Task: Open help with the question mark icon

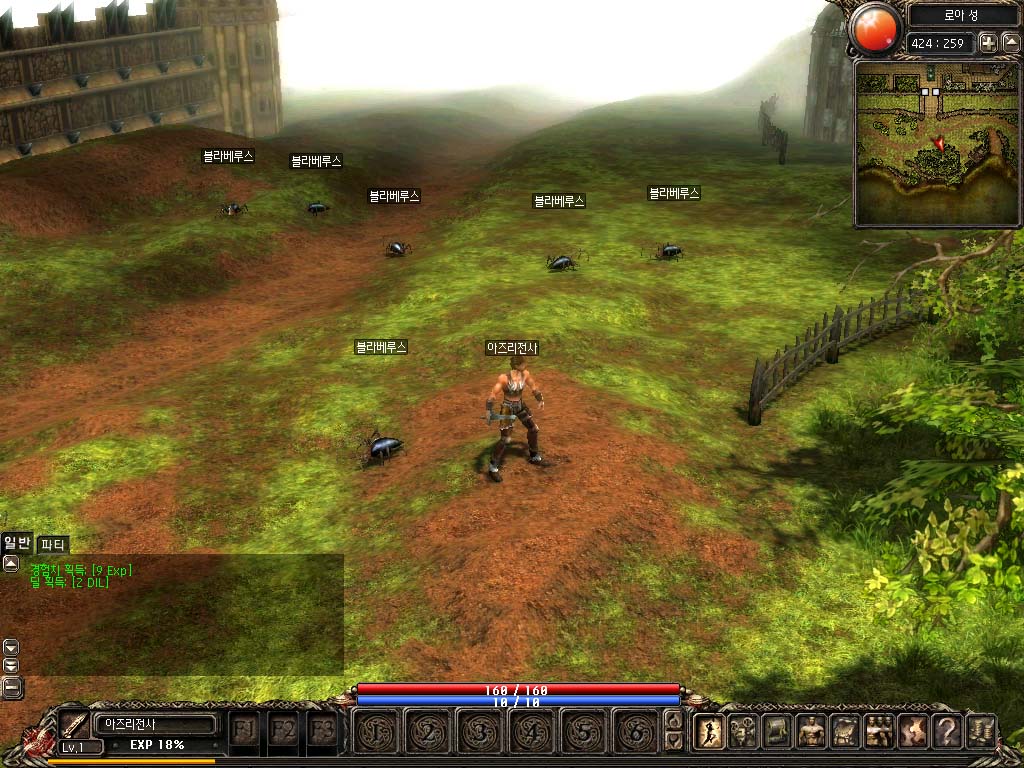Action: tap(946, 732)
